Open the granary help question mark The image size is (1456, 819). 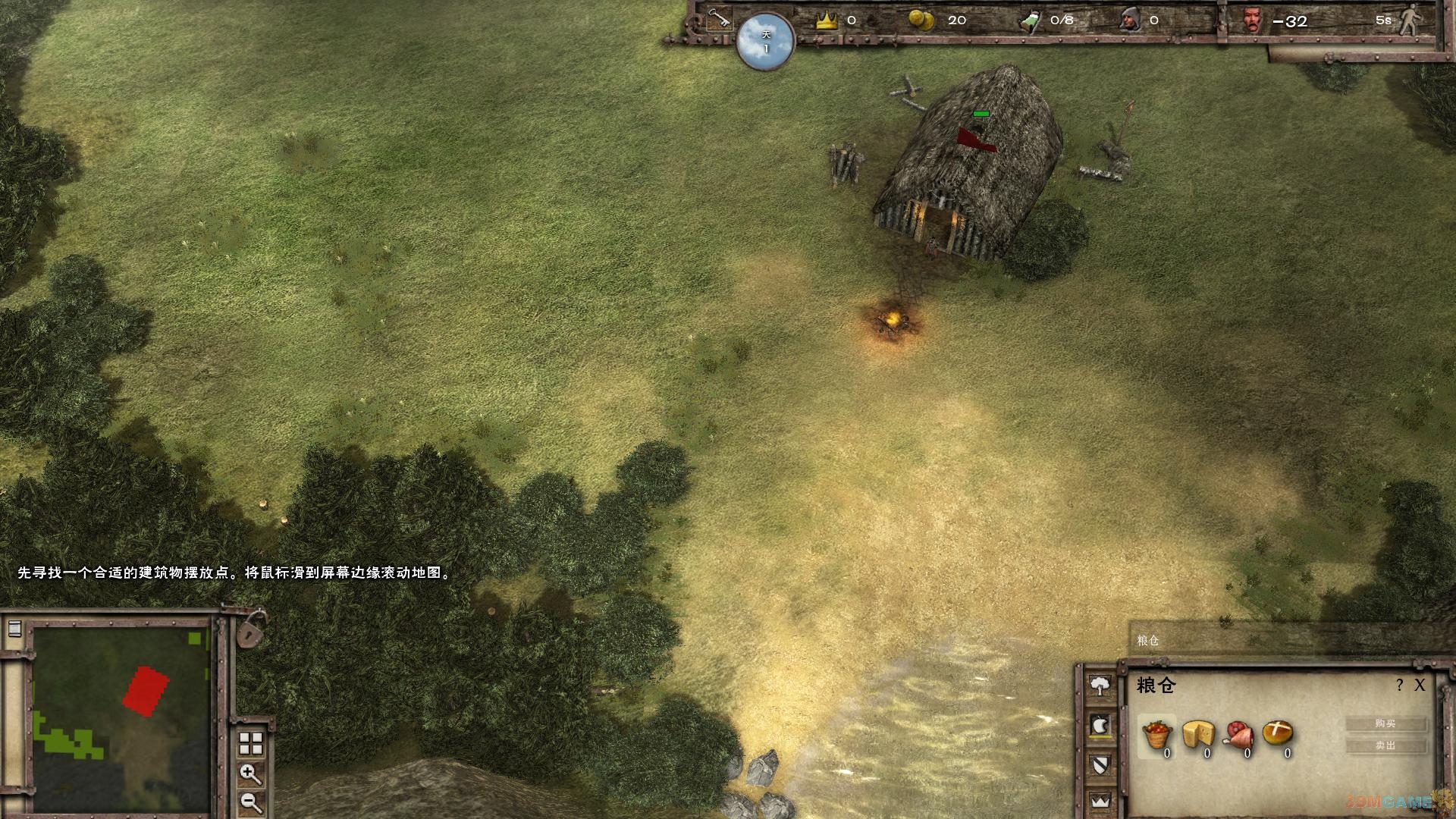click(1399, 686)
